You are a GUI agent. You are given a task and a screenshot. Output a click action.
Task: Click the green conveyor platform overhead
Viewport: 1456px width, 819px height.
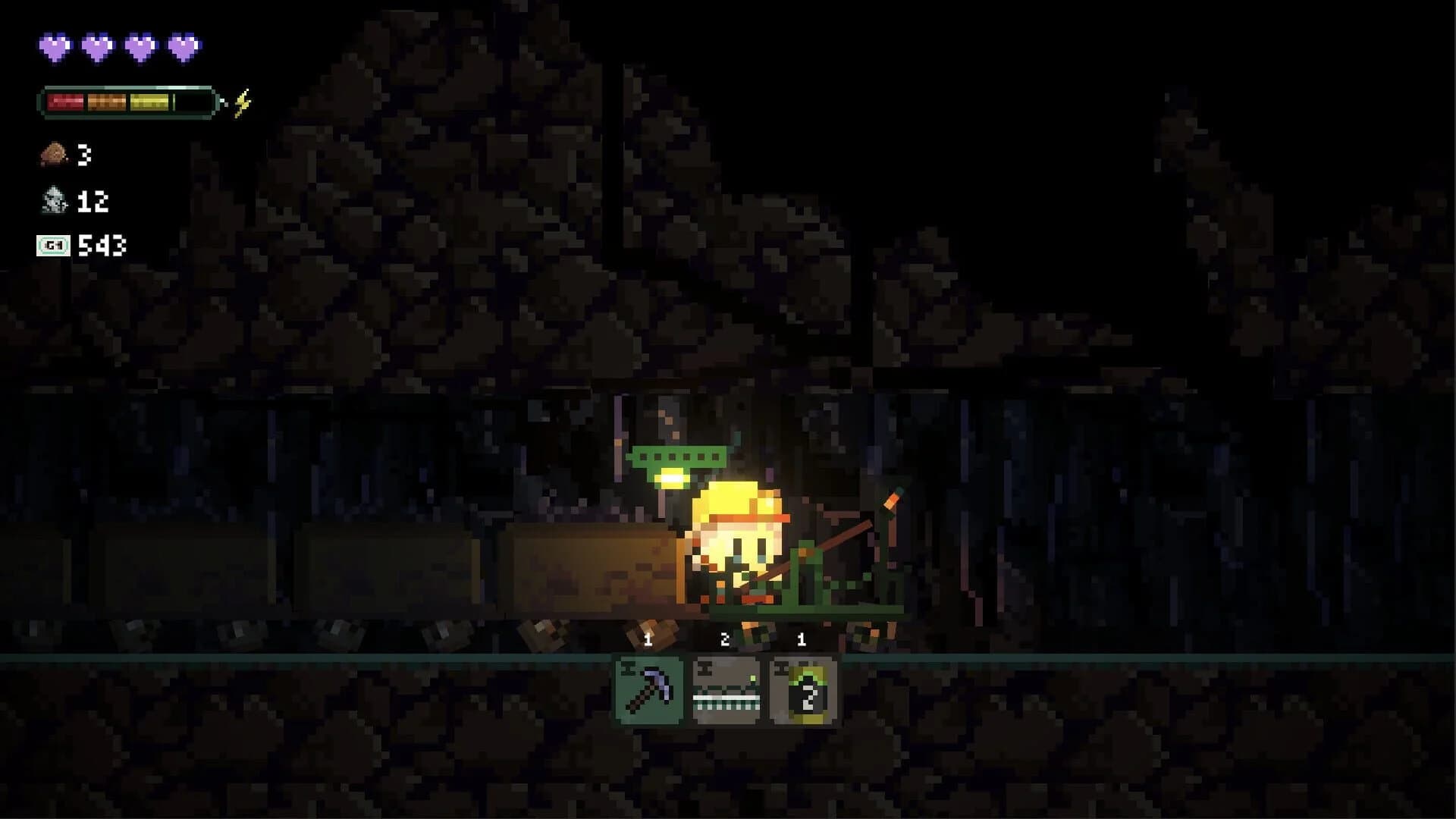click(677, 457)
